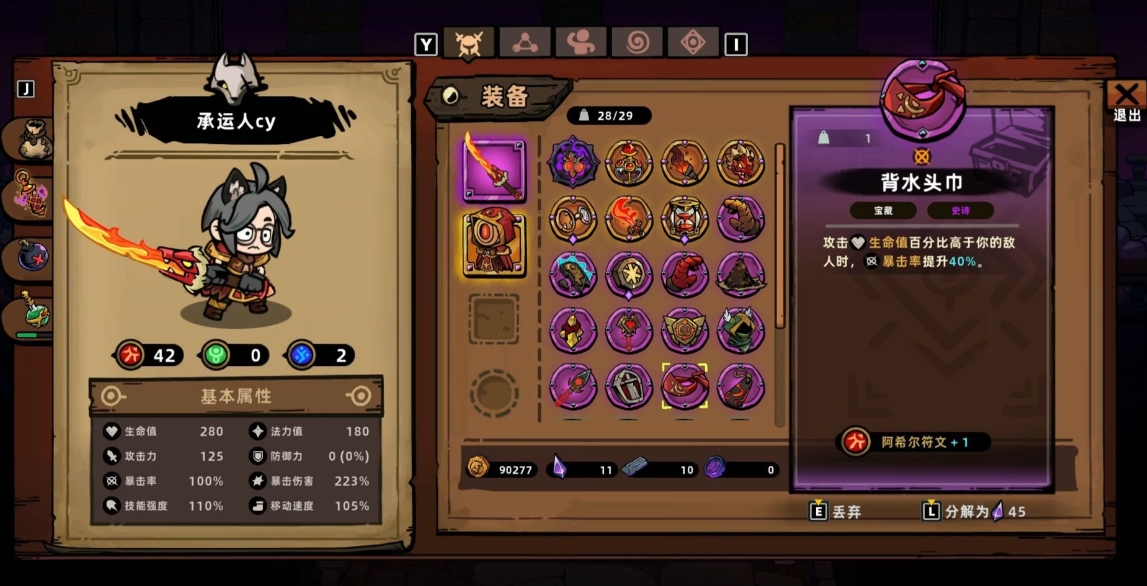Viewport: 1147px width, 586px height.
Task: Choose the red dragon head item
Action: tap(740, 162)
